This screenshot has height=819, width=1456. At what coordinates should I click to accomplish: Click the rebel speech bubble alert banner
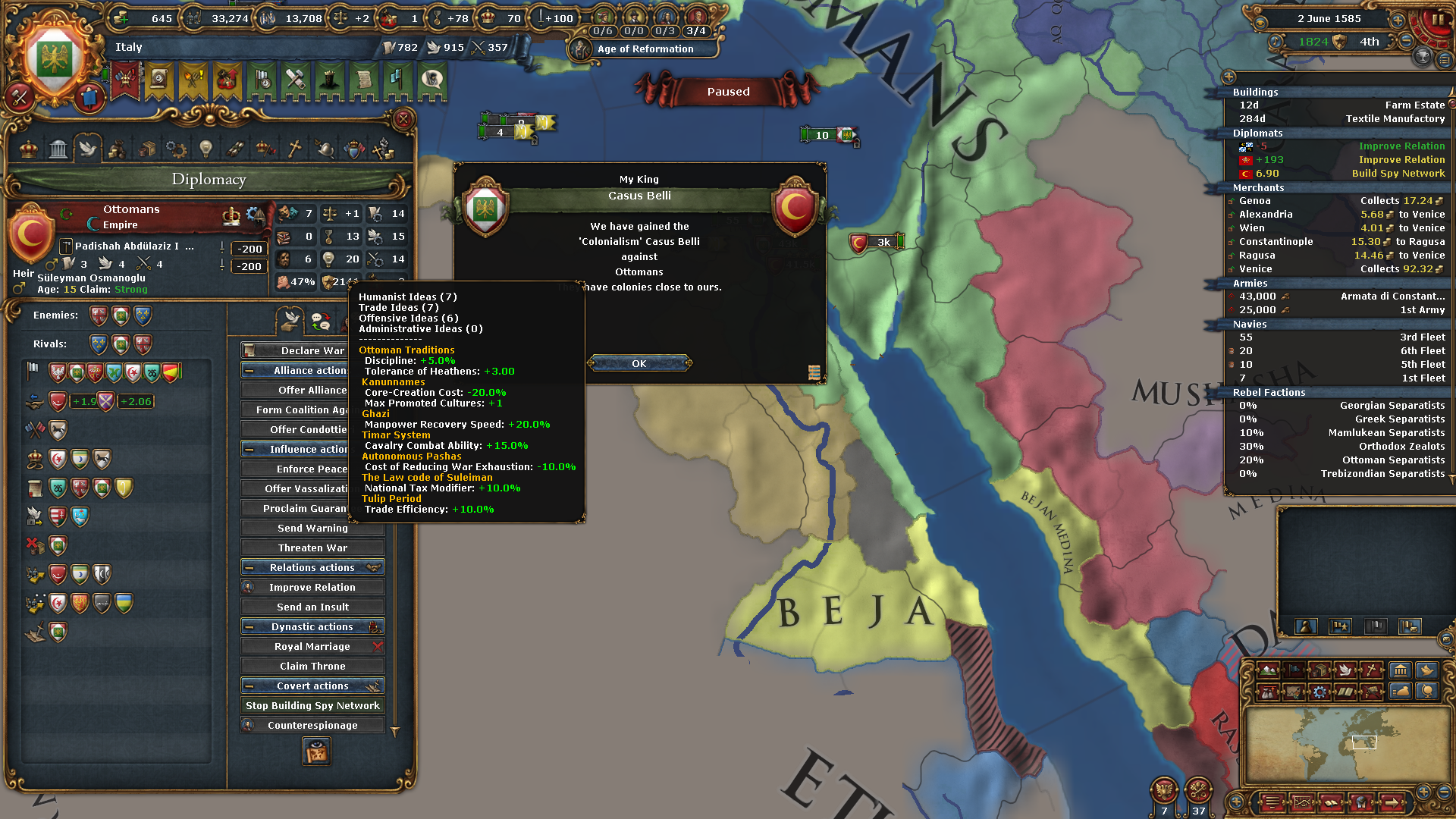pyautogui.click(x=432, y=81)
